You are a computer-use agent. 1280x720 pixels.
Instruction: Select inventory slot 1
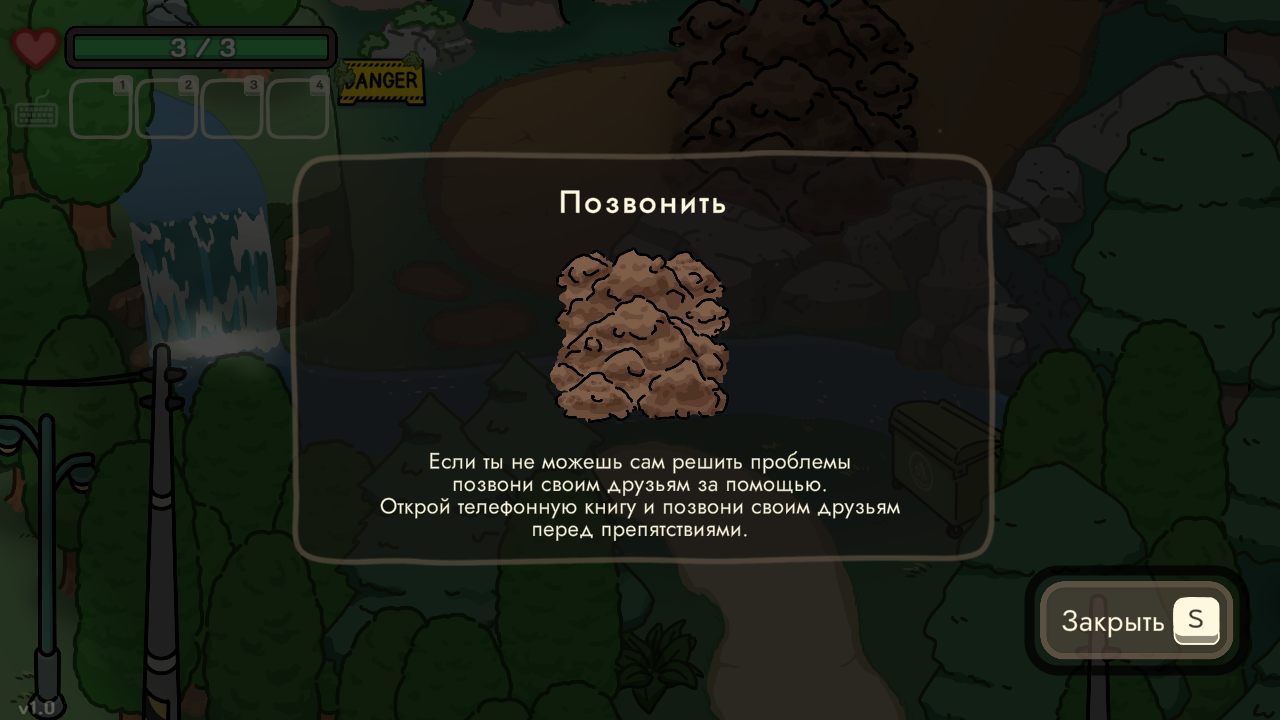(x=100, y=112)
